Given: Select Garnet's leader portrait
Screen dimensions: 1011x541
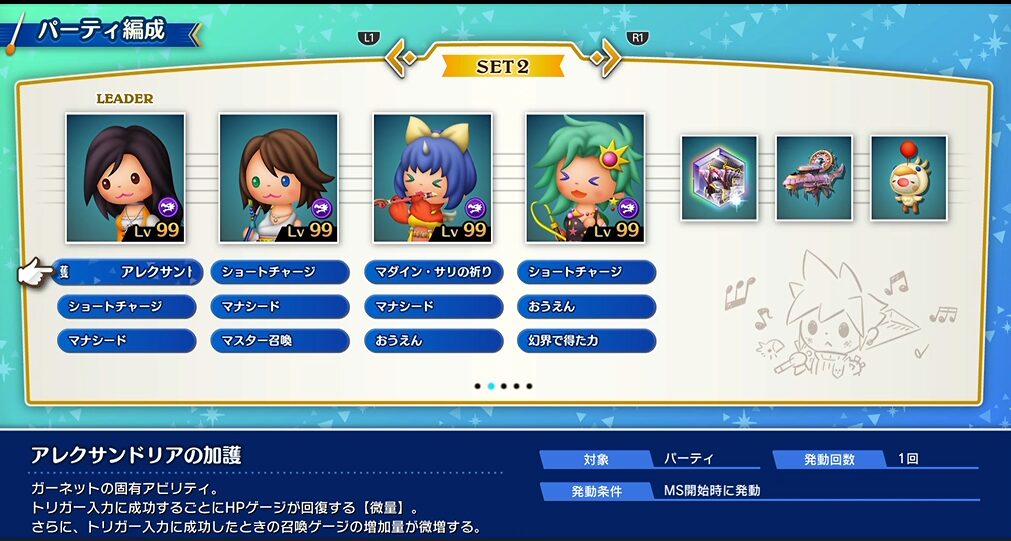Looking at the screenshot, I should 125,178.
